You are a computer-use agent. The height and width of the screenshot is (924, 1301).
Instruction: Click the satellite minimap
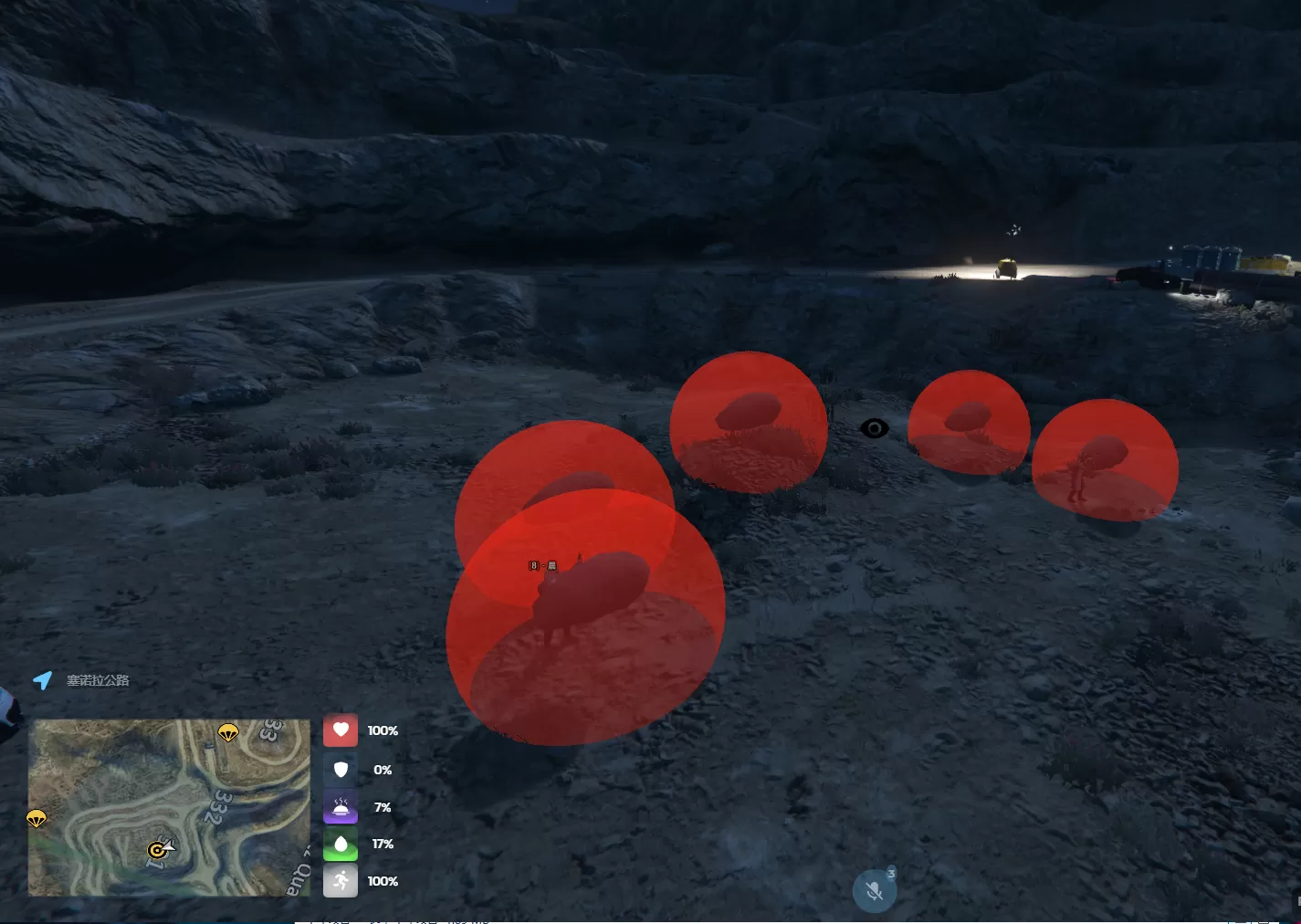click(x=169, y=807)
